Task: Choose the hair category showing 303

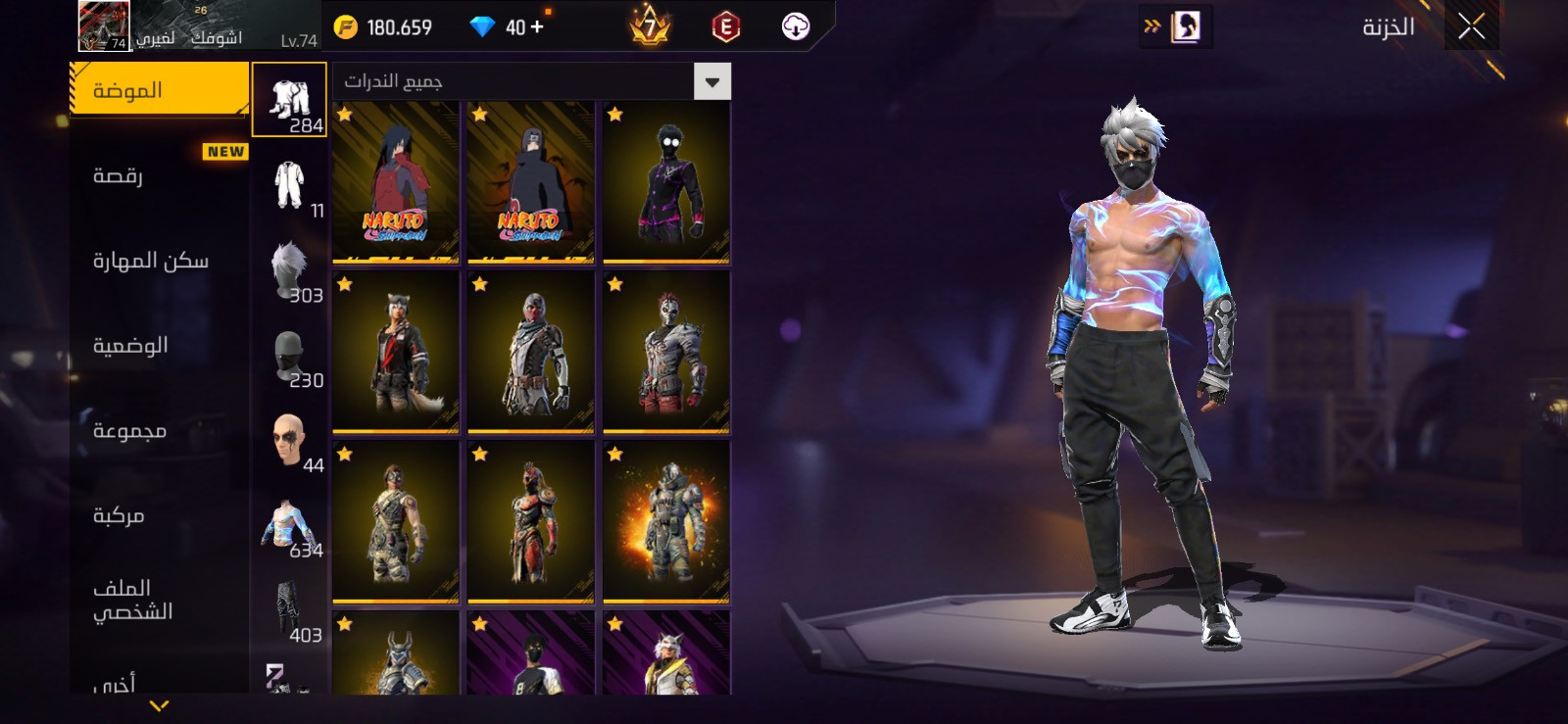Action: click(289, 269)
